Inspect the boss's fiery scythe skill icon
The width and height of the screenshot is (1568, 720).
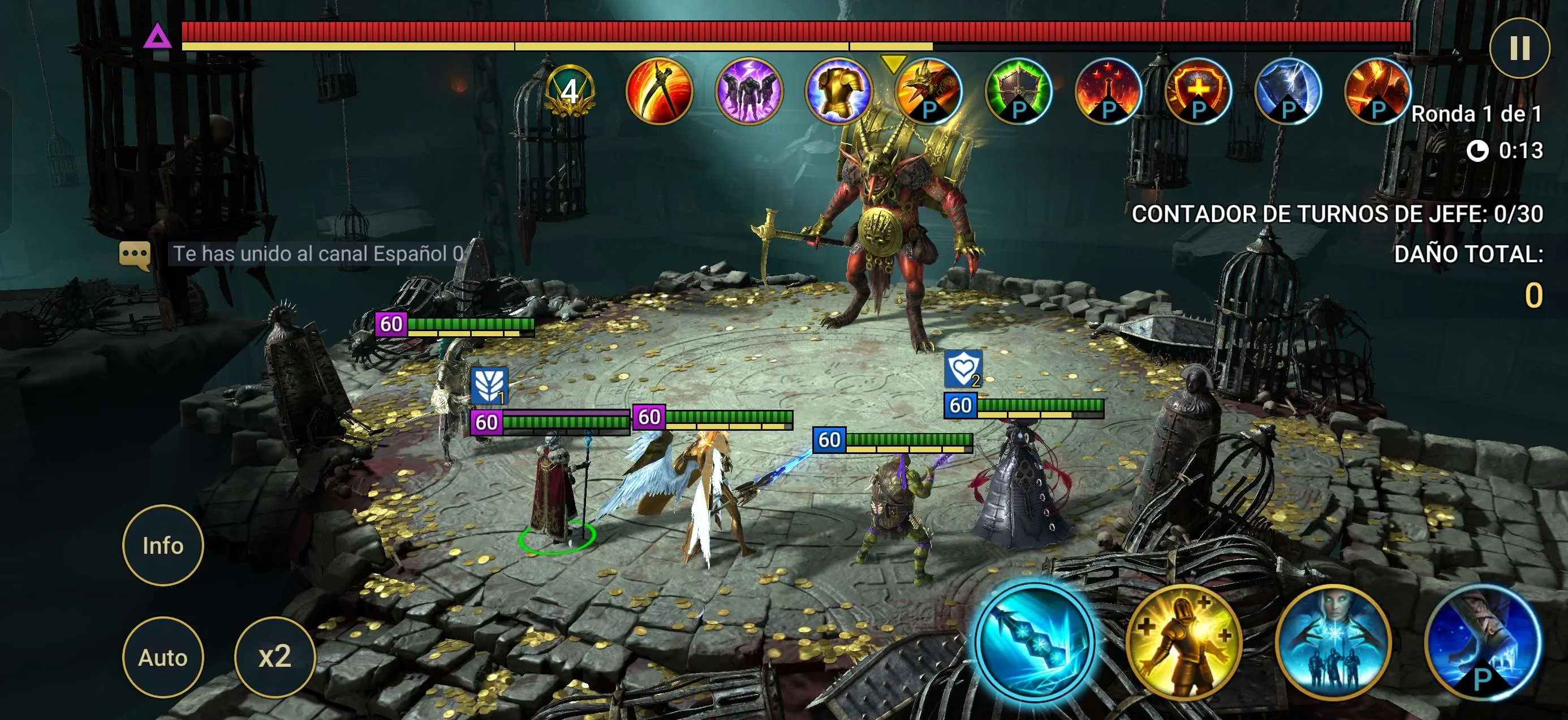click(659, 91)
